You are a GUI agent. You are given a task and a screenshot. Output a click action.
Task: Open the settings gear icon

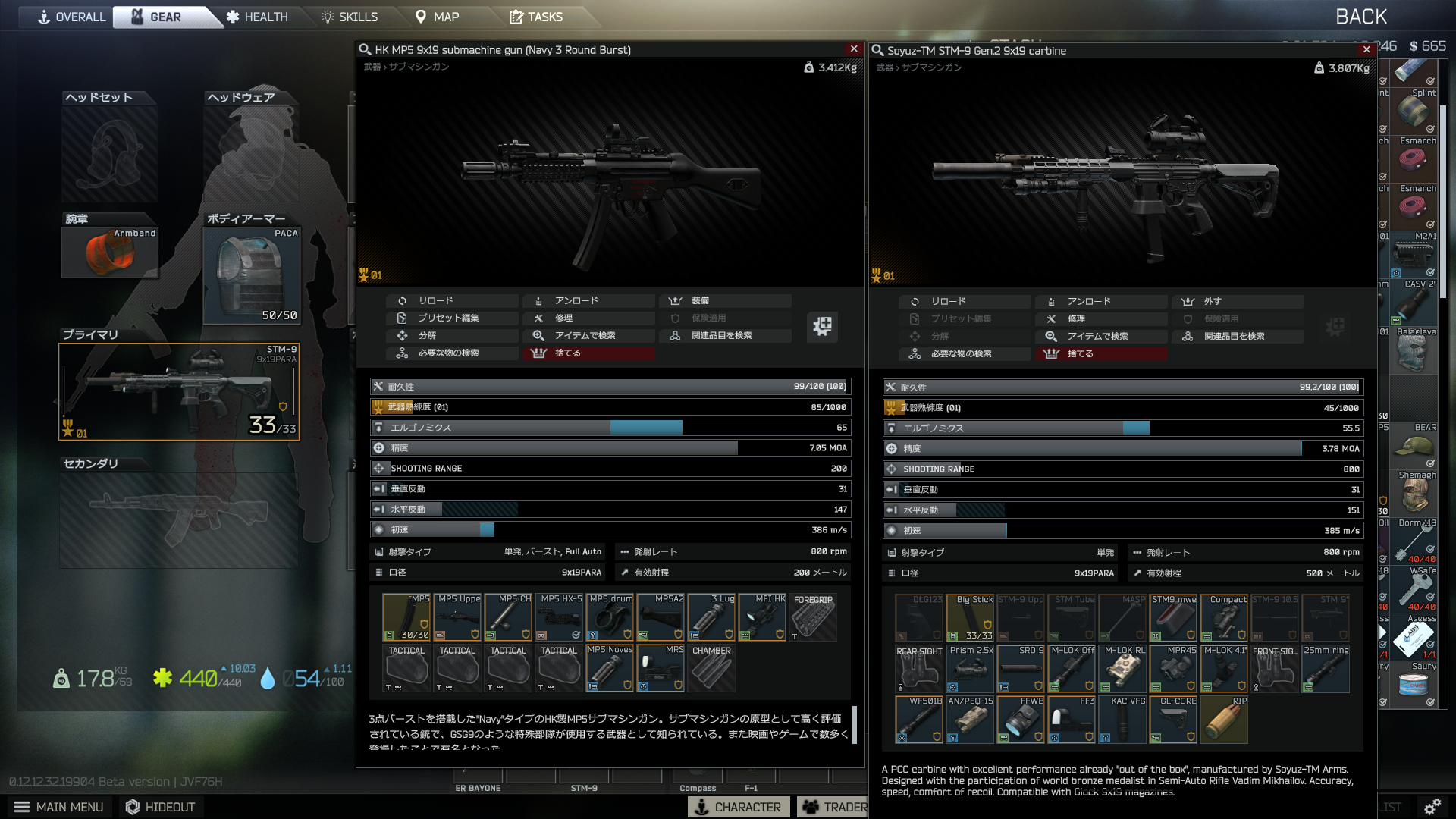[1432, 807]
